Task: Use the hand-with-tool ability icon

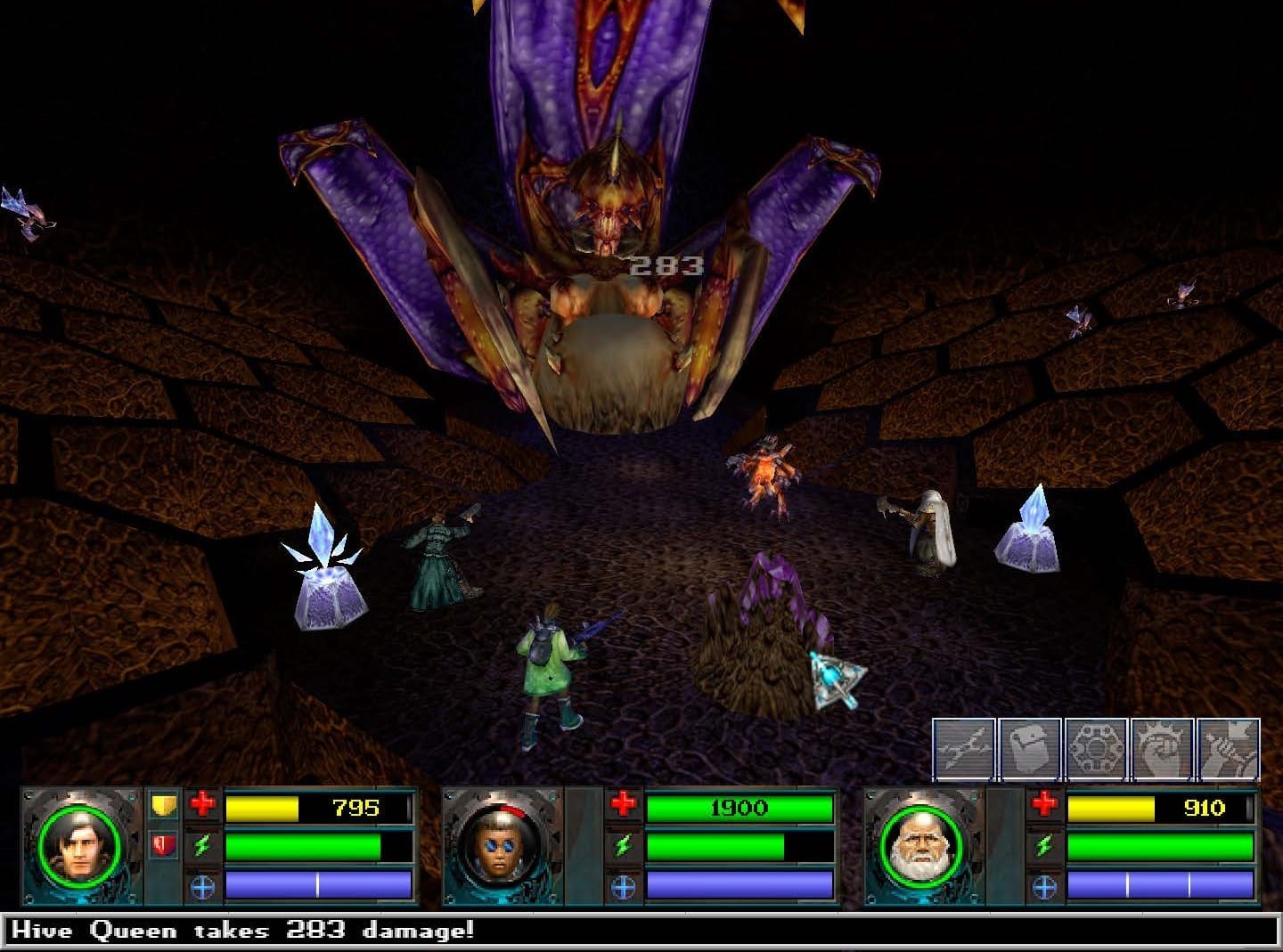Action: 1228,750
